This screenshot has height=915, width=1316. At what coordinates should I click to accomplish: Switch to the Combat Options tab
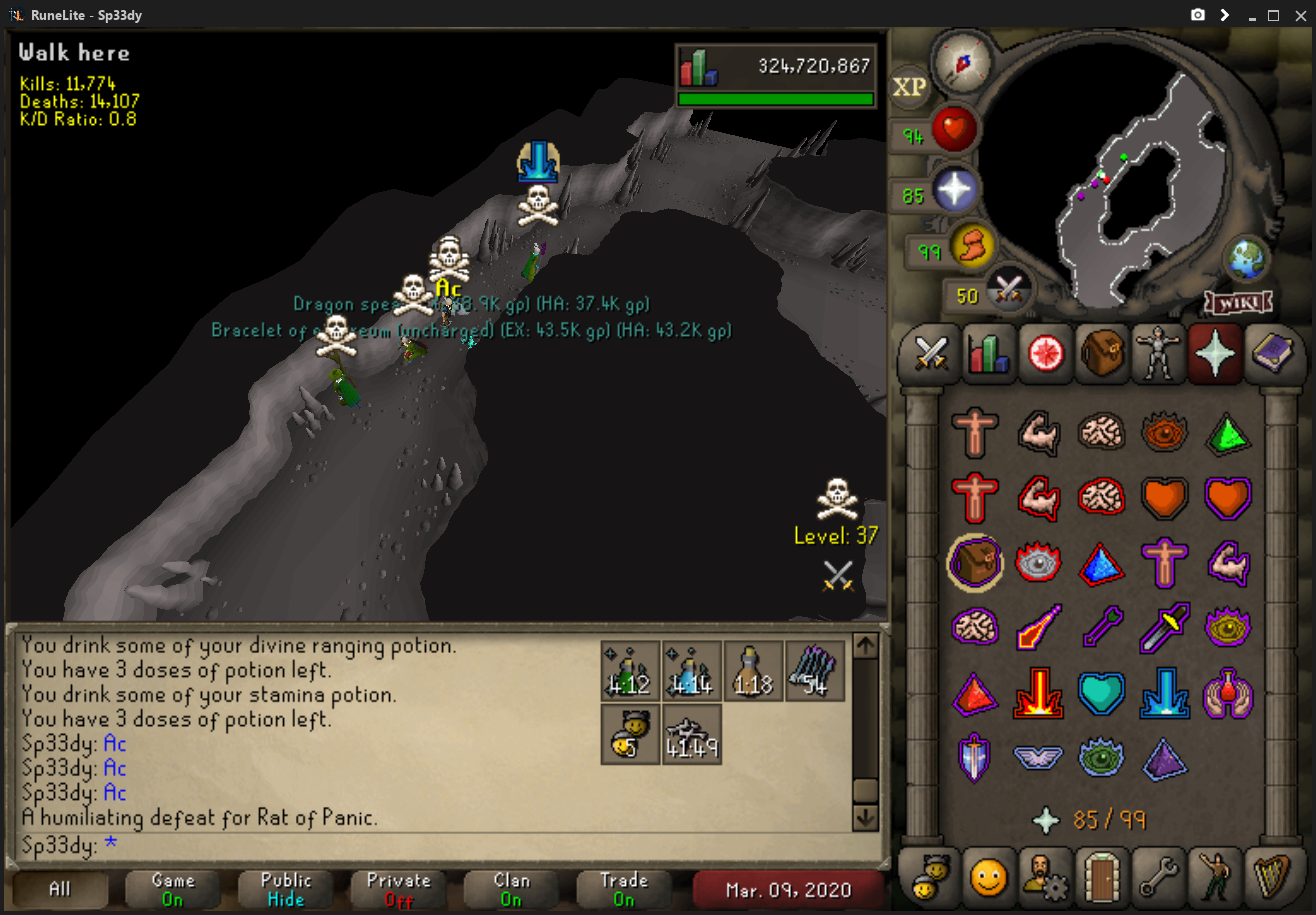click(x=931, y=354)
